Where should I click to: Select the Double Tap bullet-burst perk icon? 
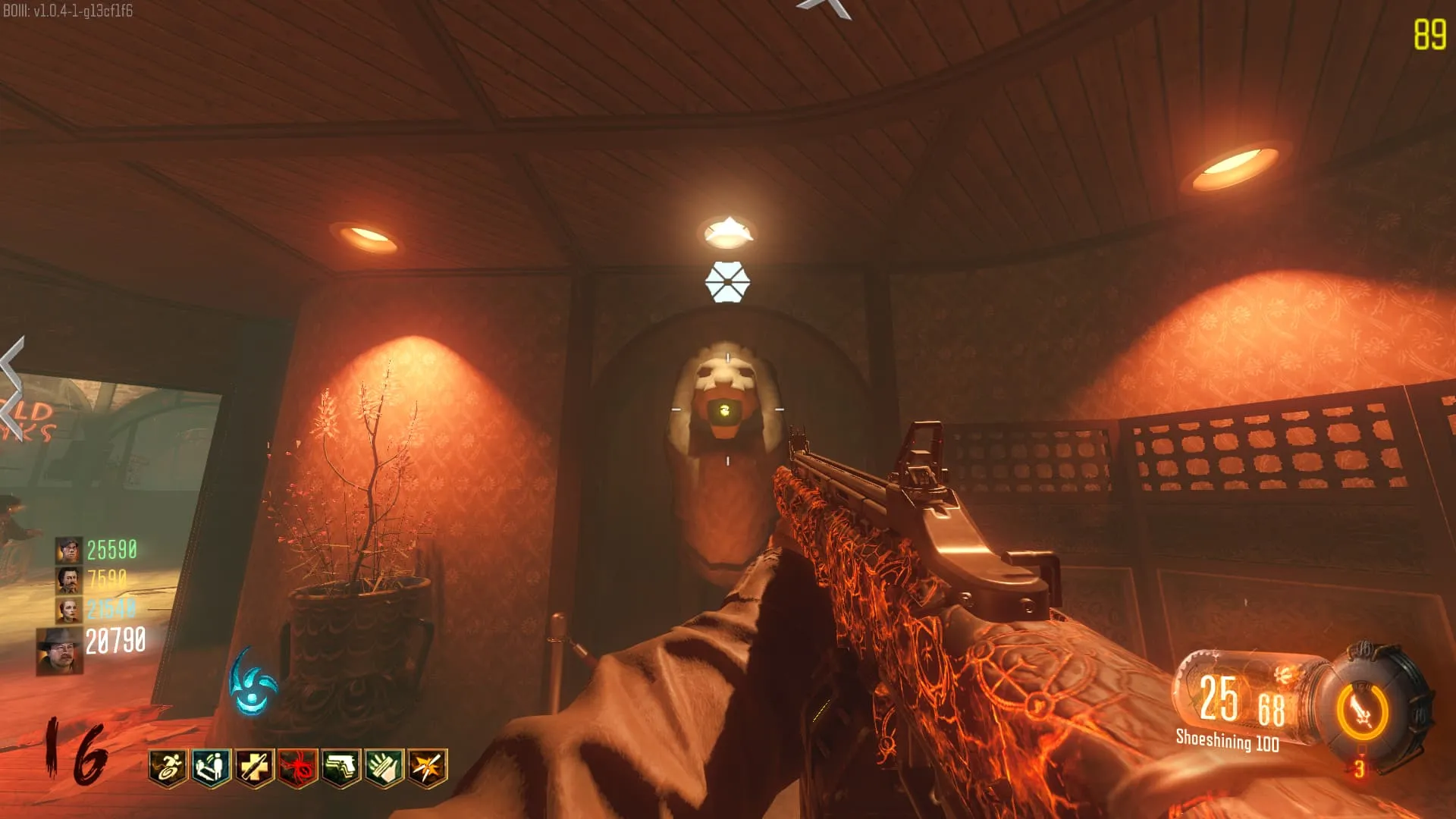click(428, 767)
